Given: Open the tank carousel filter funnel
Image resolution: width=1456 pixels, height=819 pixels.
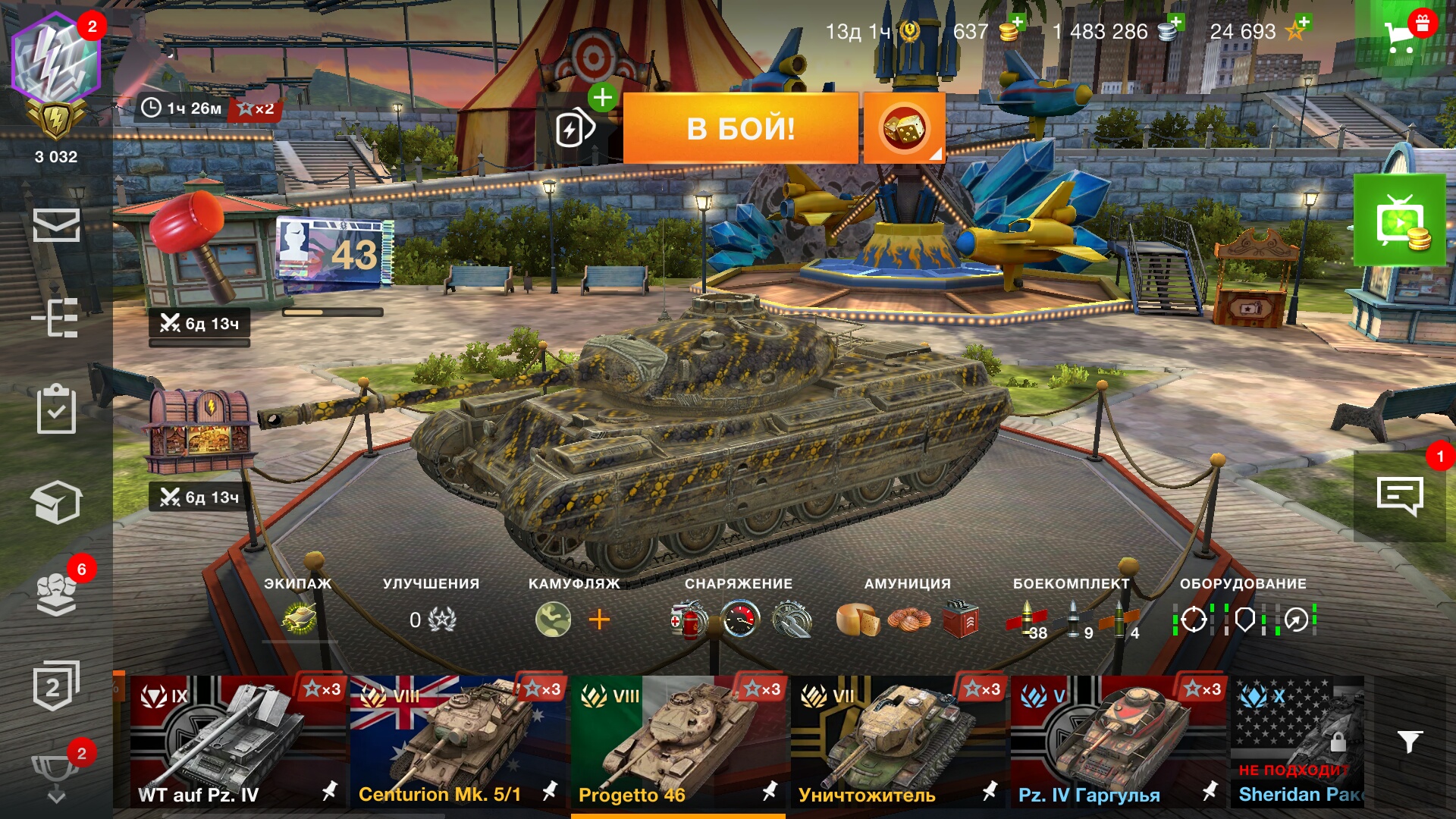Looking at the screenshot, I should tap(1409, 742).
